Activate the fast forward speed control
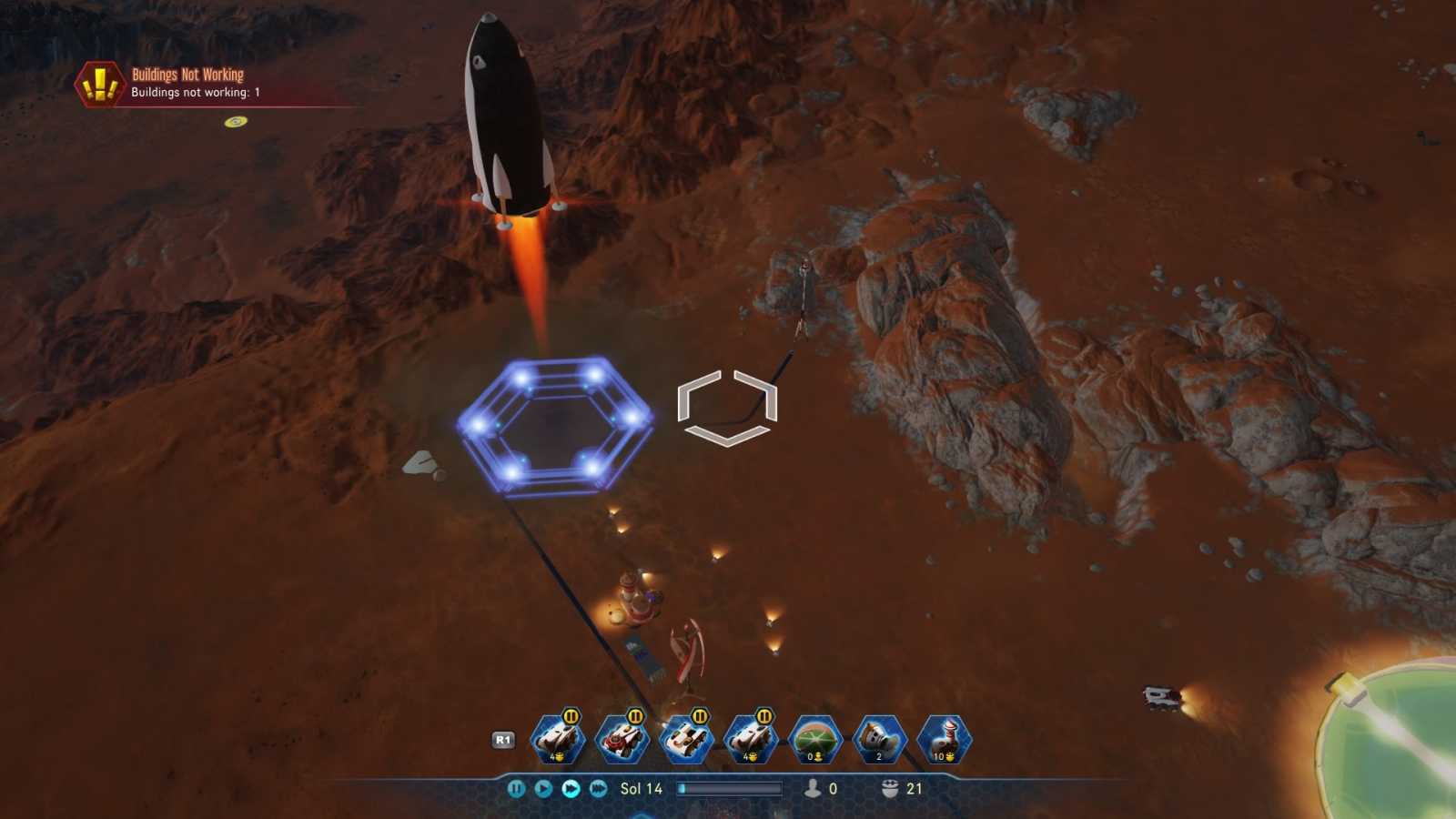Viewport: 1456px width, 819px height. [569, 789]
